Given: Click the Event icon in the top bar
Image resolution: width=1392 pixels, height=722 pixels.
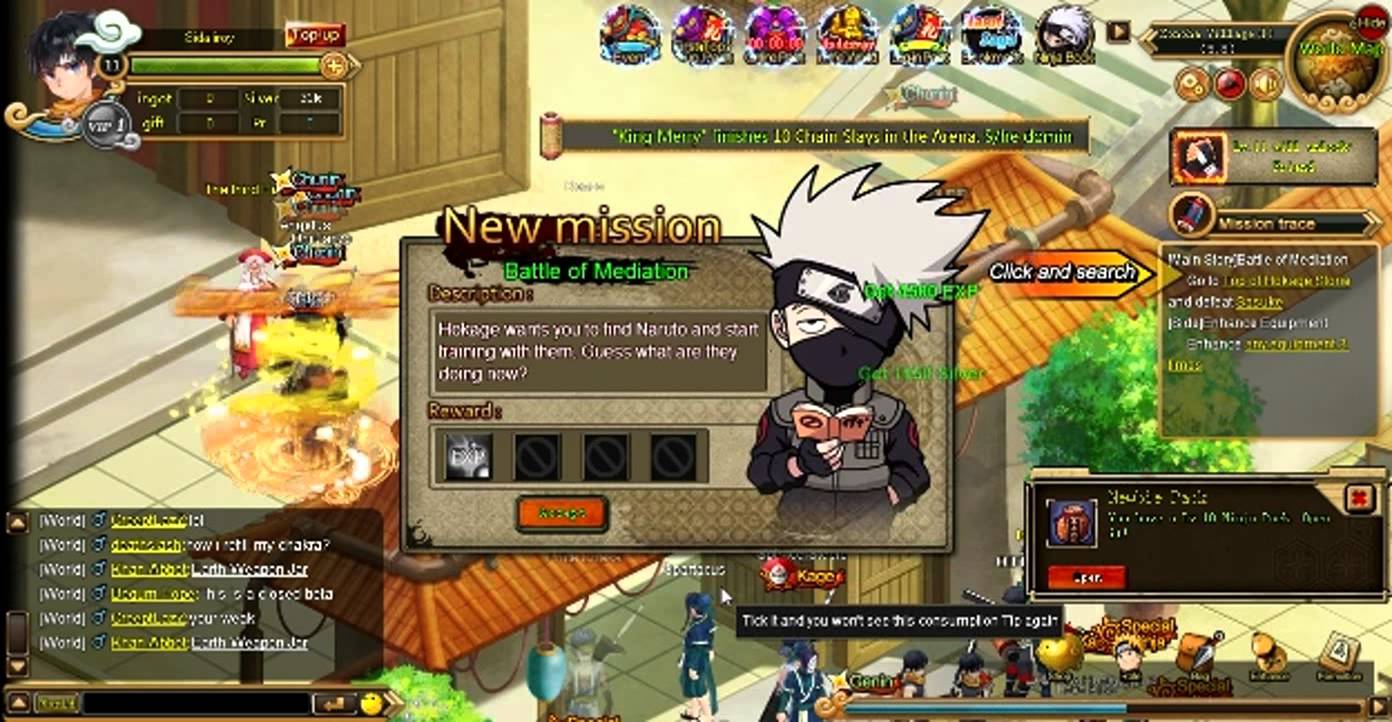Looking at the screenshot, I should click(630, 35).
